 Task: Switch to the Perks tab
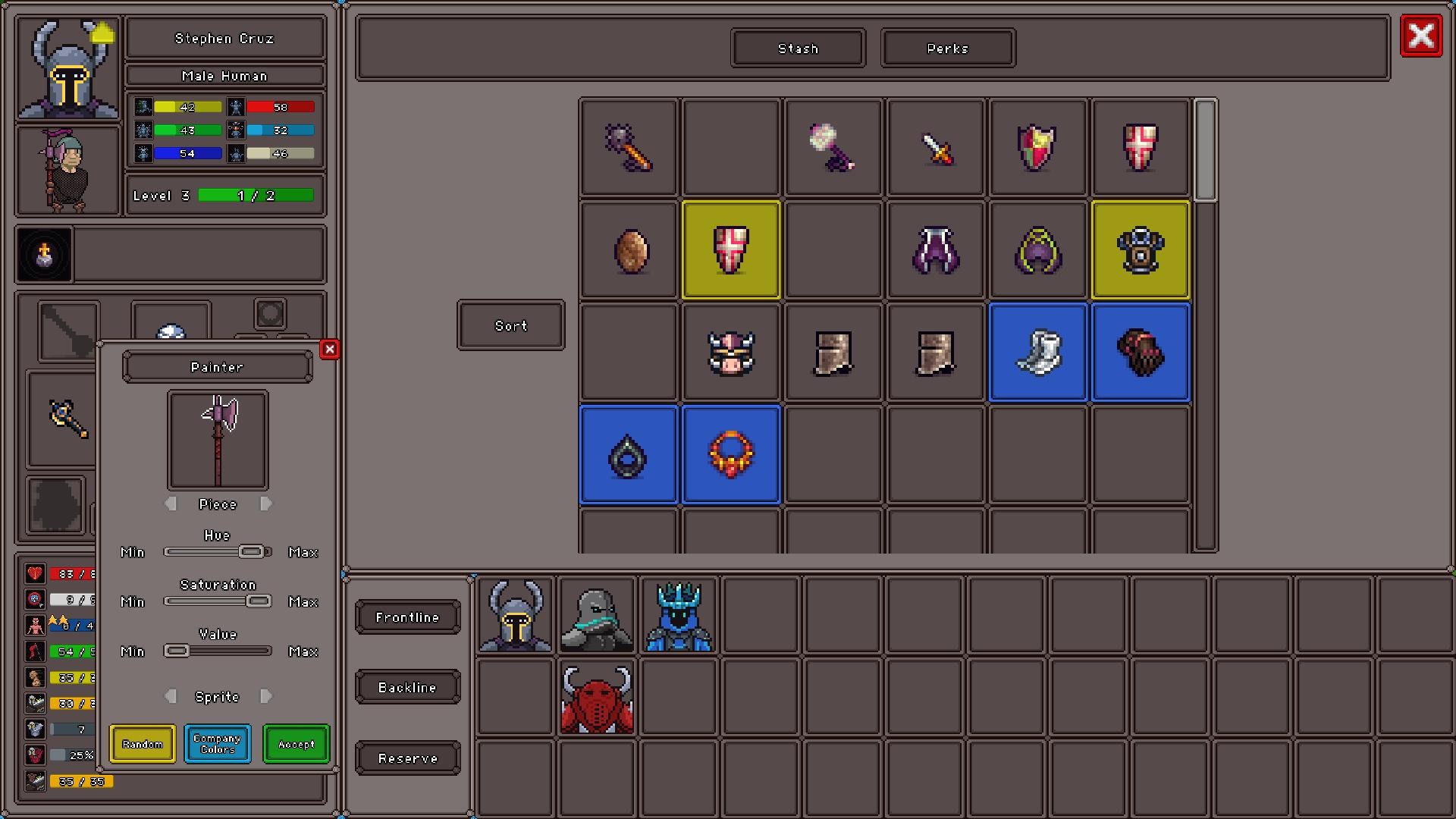(947, 48)
